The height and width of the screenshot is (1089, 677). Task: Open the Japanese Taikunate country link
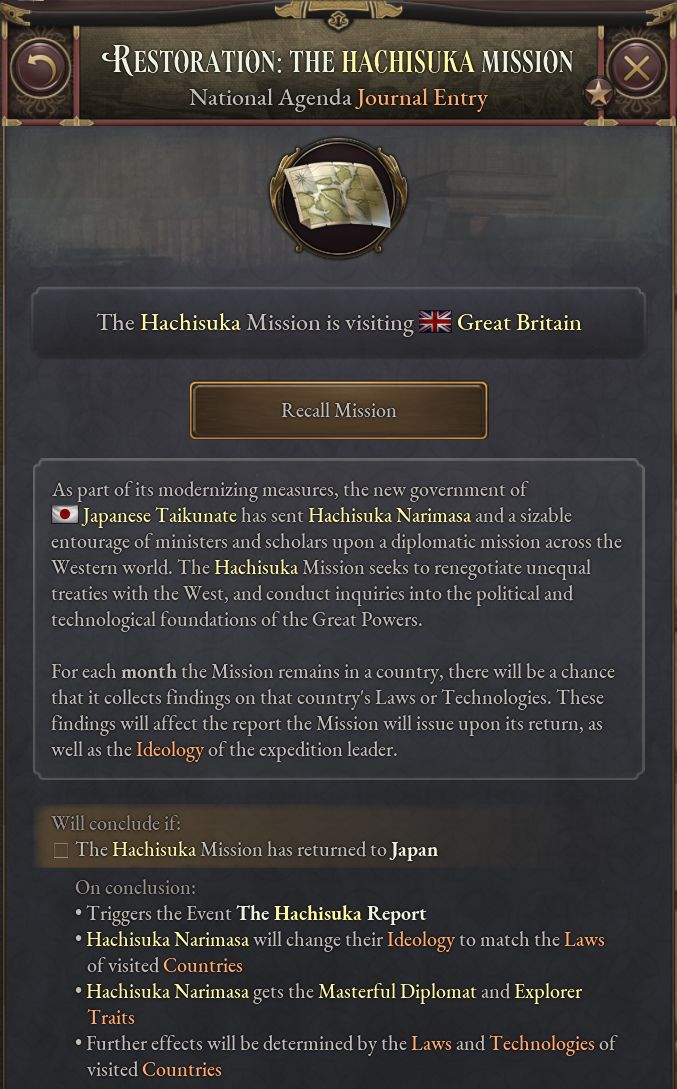click(x=159, y=516)
